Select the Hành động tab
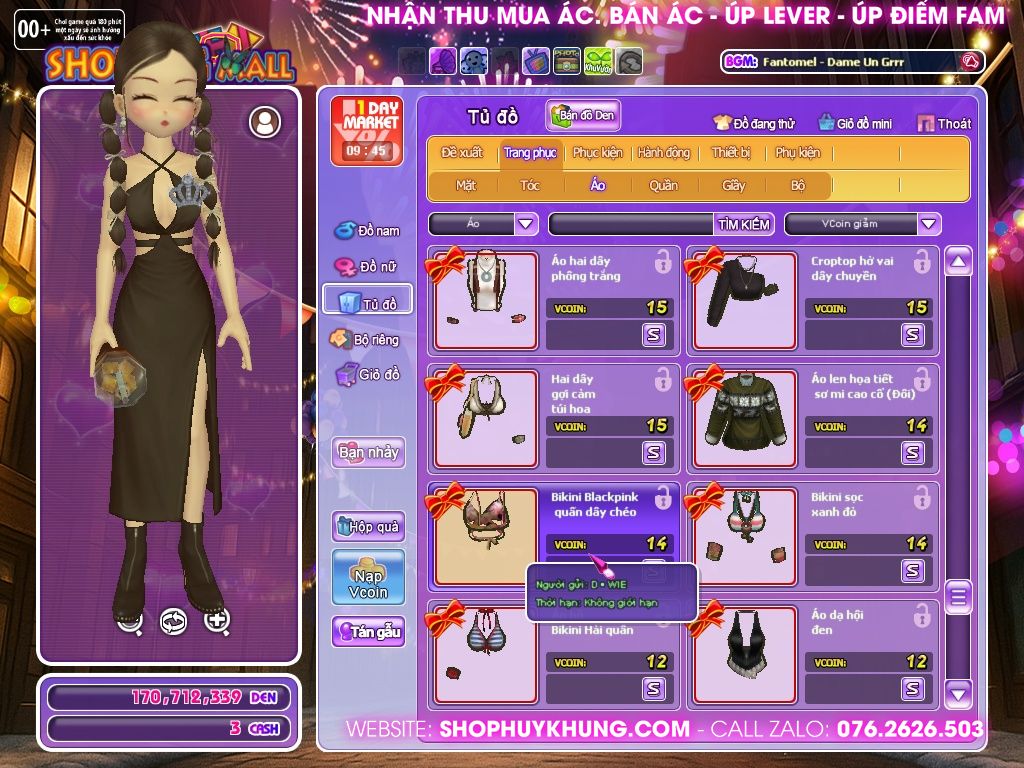Viewport: 1024px width, 768px height. (663, 153)
